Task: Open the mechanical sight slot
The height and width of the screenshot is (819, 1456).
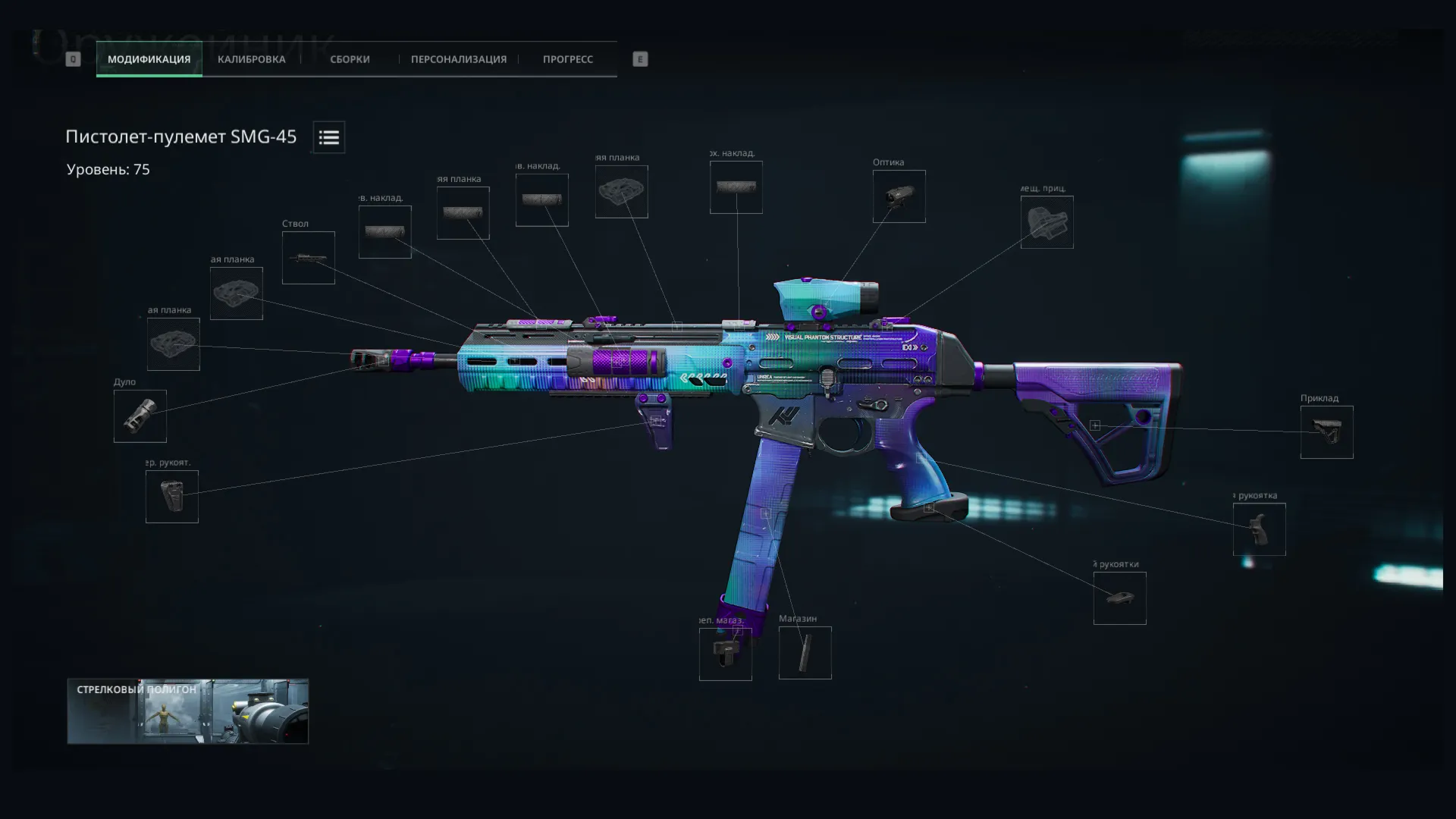Action: 1046,222
